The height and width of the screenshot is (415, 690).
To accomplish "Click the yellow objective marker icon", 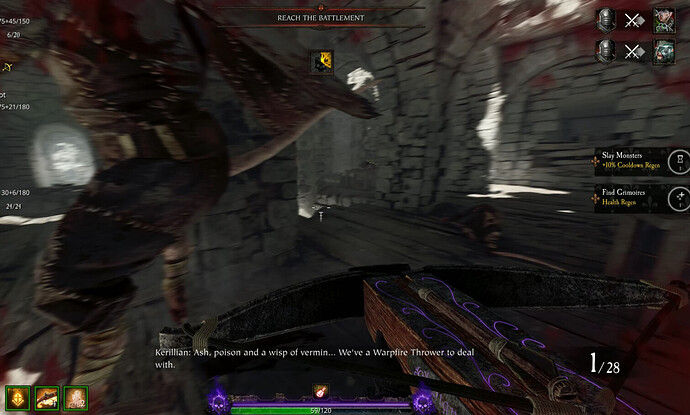I will pyautogui.click(x=323, y=62).
